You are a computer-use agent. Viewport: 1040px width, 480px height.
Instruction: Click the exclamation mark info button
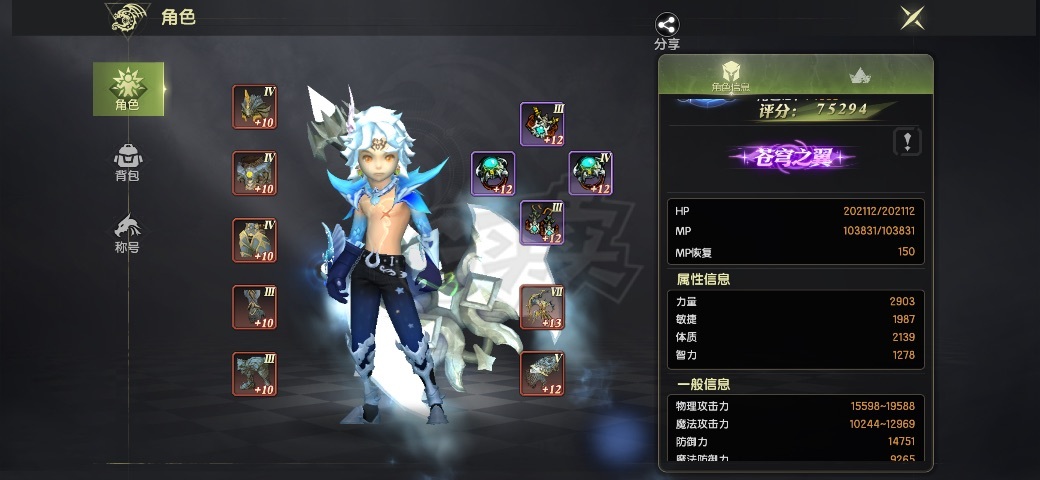point(905,141)
